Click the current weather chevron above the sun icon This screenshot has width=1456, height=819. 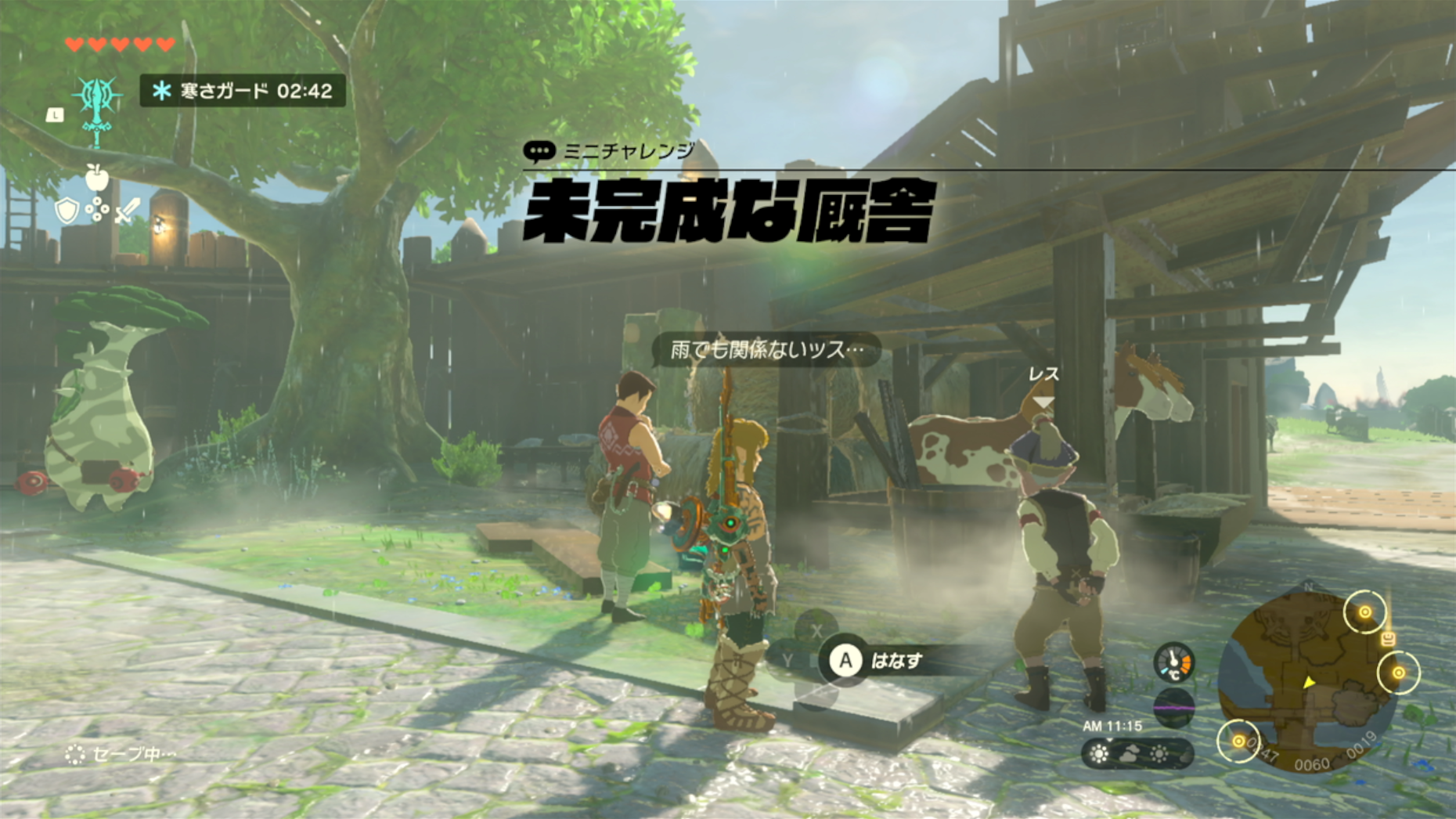coord(1109,739)
